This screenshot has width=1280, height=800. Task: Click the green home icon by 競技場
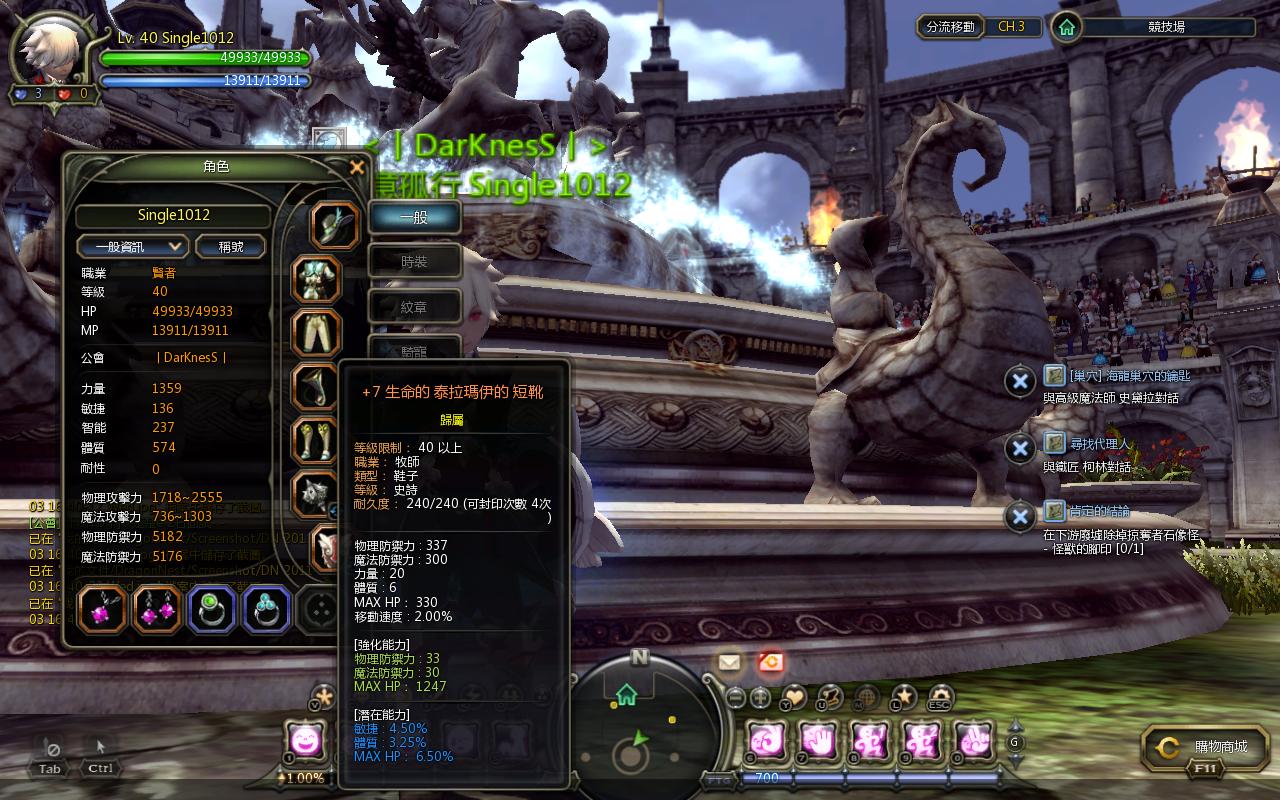point(1067,27)
